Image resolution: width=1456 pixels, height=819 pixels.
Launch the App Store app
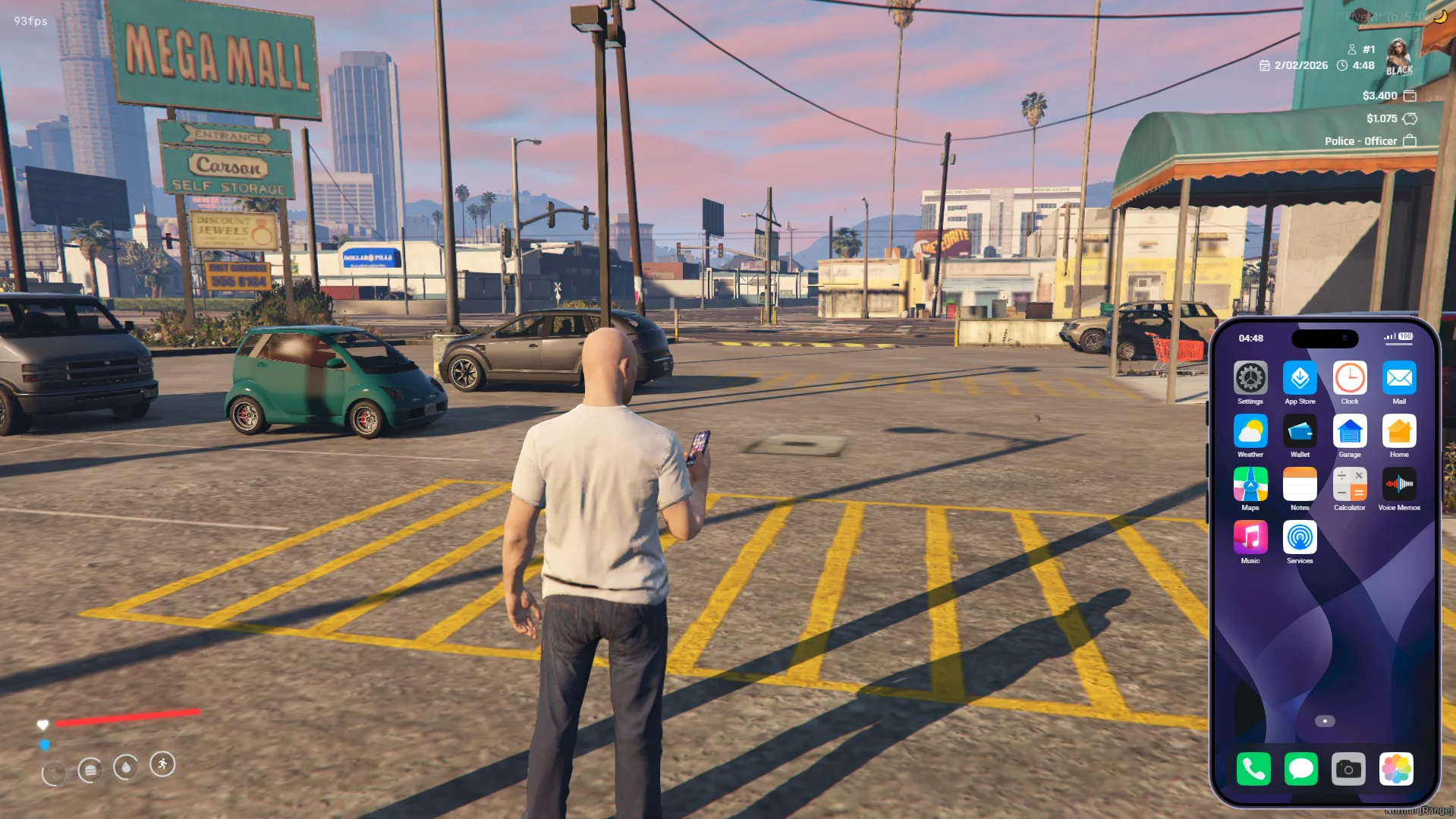[1300, 378]
